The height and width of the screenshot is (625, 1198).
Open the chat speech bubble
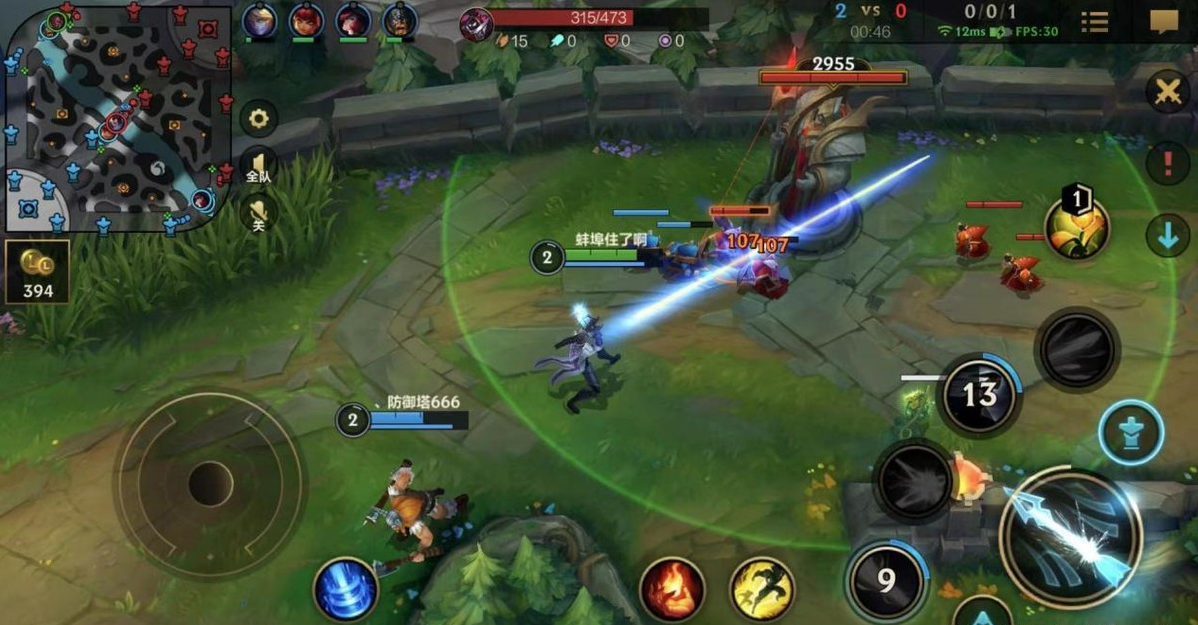(x=1163, y=22)
